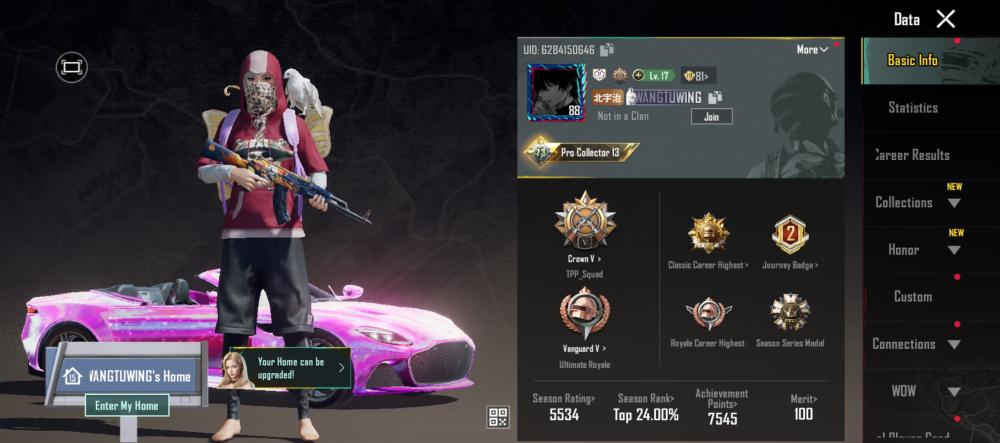Open the Statistics tab
Image resolution: width=1000 pixels, height=443 pixels.
pos(912,107)
